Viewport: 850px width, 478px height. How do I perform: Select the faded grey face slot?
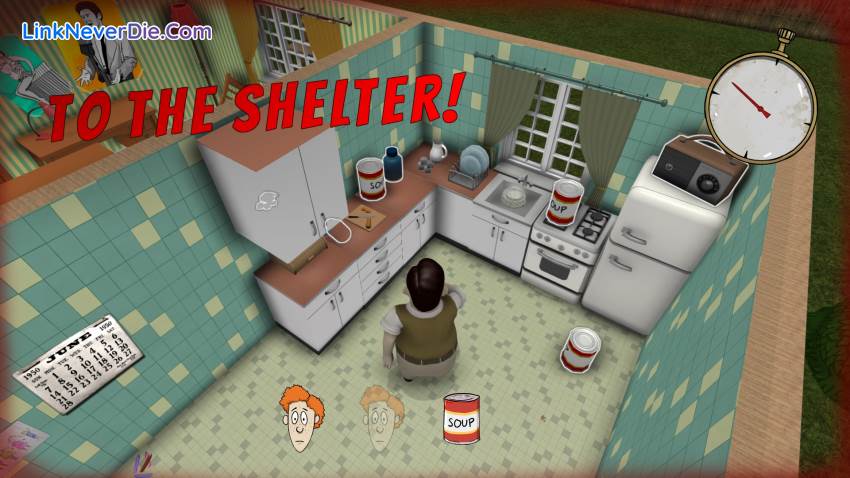pos(381,416)
